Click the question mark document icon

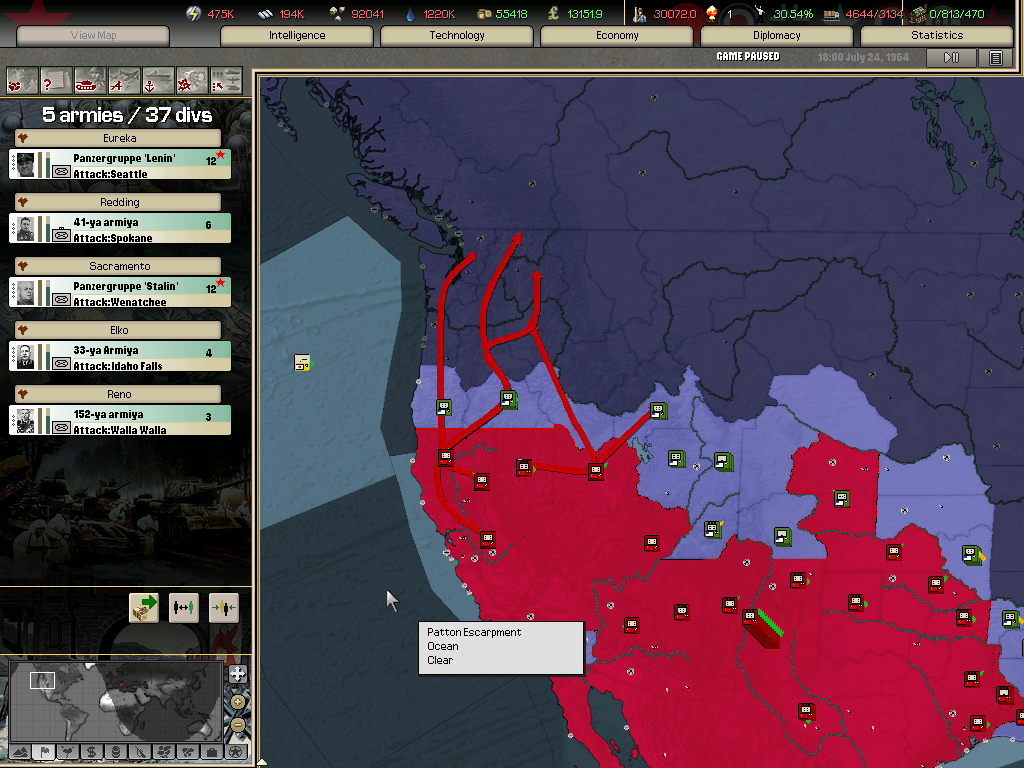pyautogui.click(x=56, y=80)
